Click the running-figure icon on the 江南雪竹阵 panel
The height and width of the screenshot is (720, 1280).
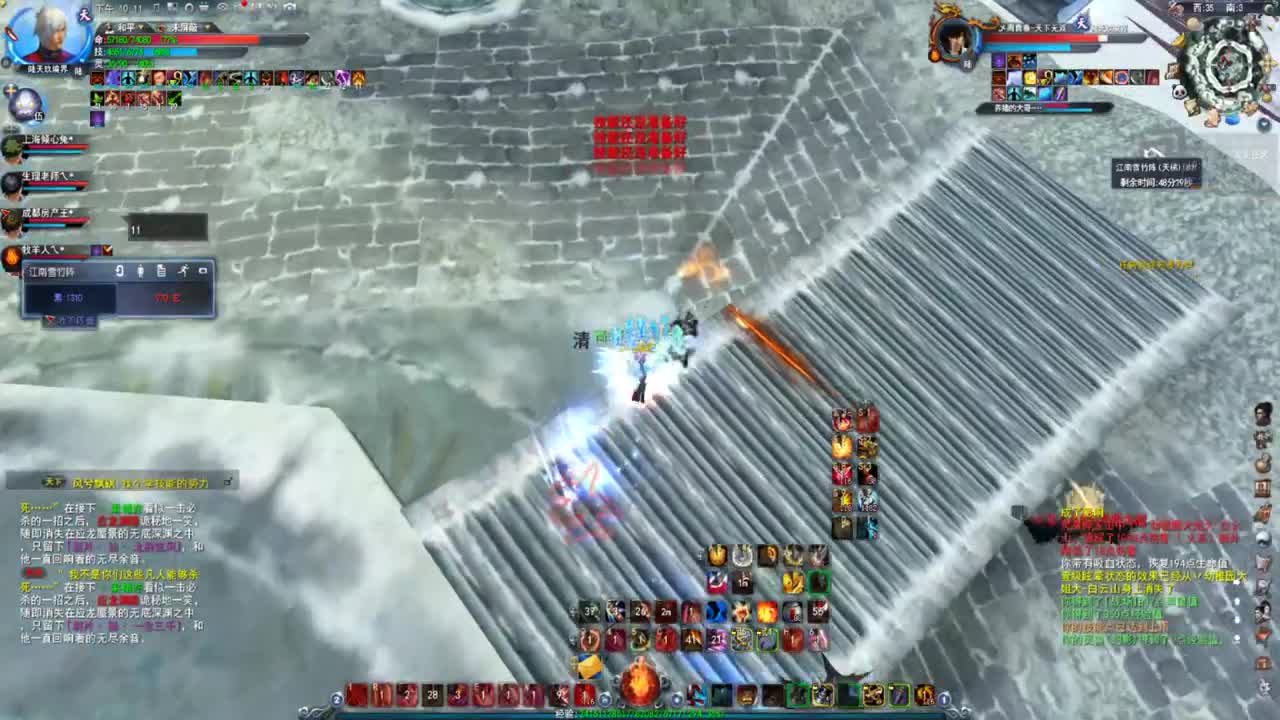(184, 270)
